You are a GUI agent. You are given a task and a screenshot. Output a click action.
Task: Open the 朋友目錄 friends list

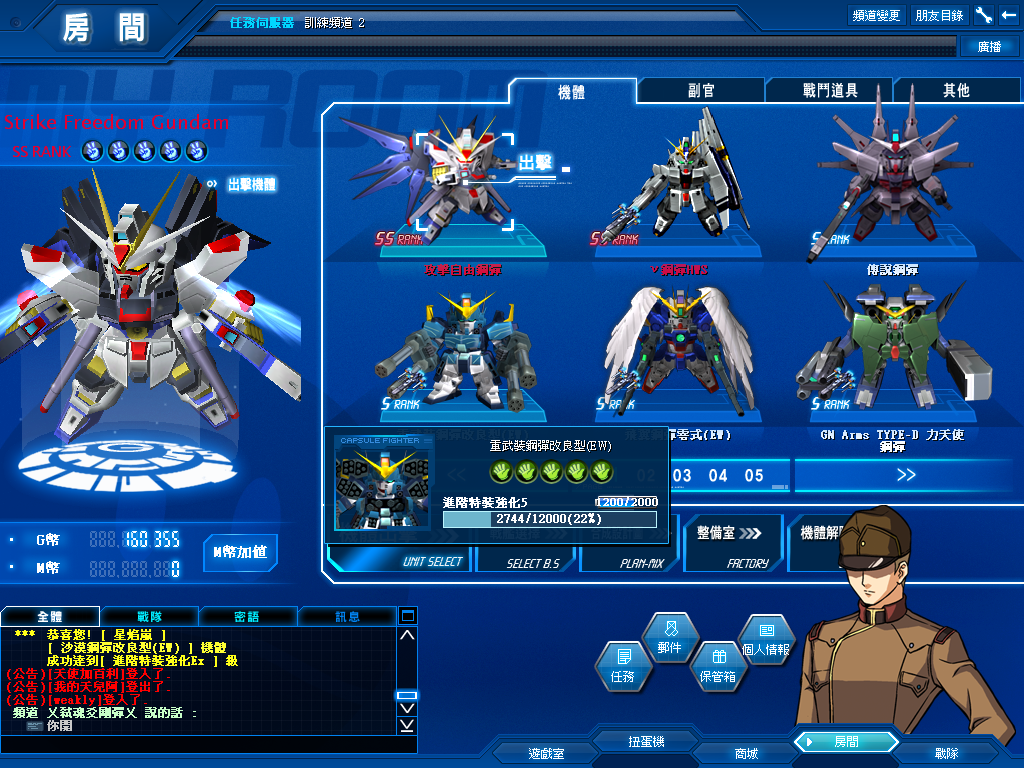pyautogui.click(x=939, y=15)
